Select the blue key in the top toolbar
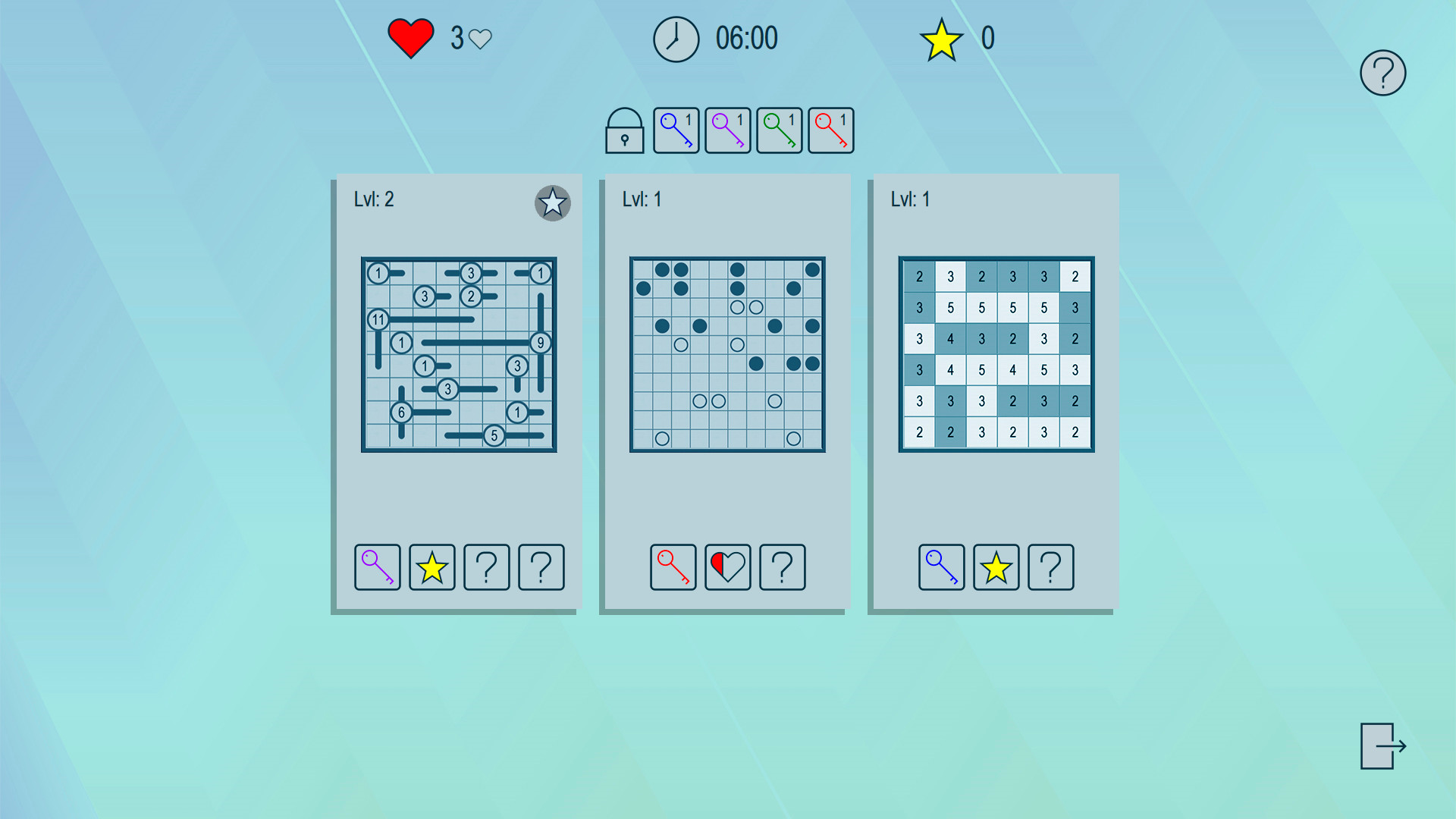The height and width of the screenshot is (819, 1456). click(676, 130)
